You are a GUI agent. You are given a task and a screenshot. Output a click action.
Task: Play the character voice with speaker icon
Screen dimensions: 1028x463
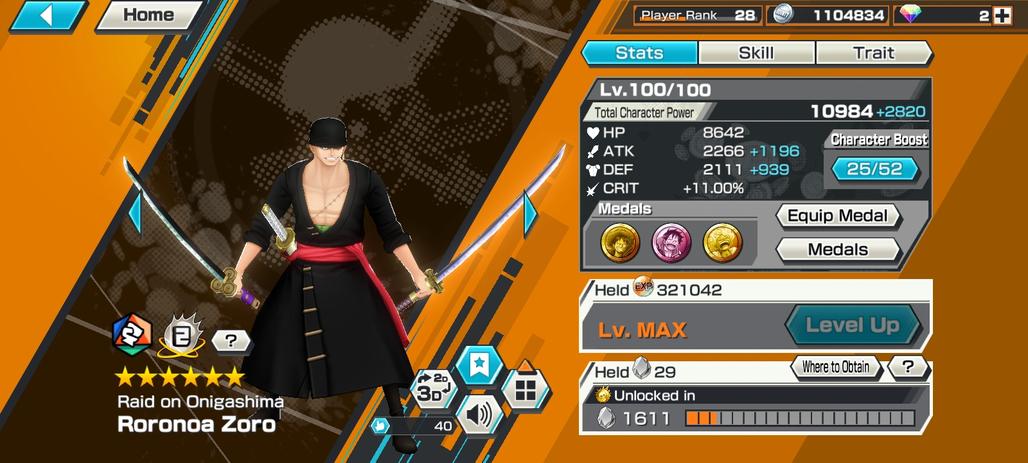click(x=478, y=413)
